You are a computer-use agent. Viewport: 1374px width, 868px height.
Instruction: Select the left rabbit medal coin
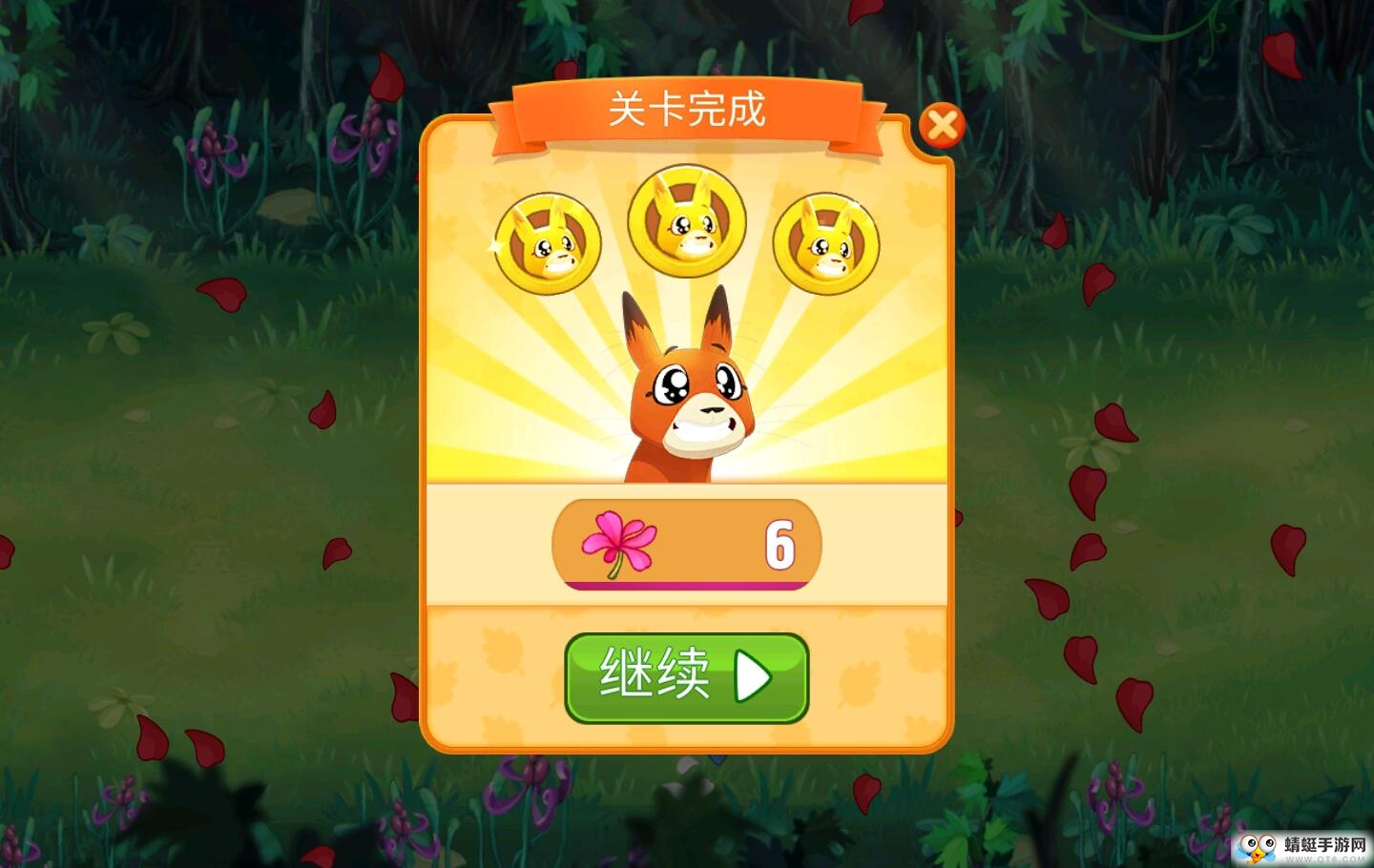pyautogui.click(x=549, y=241)
